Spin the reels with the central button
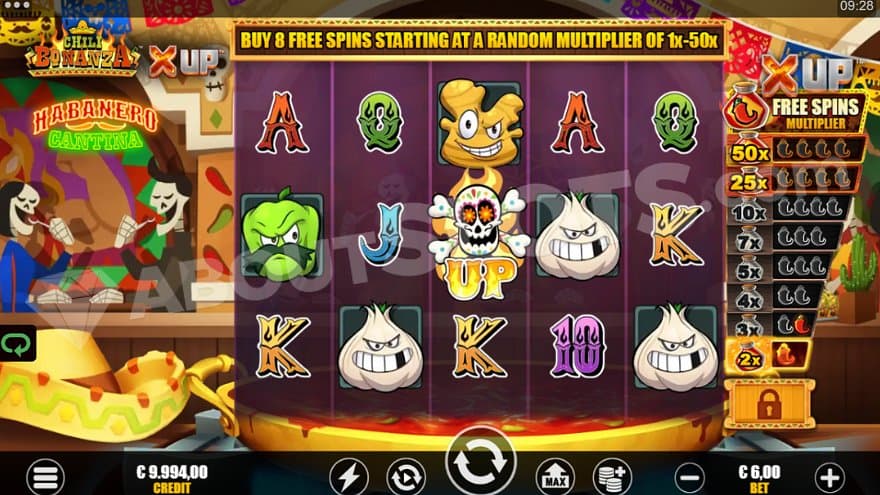This screenshot has height=495, width=880. point(481,463)
